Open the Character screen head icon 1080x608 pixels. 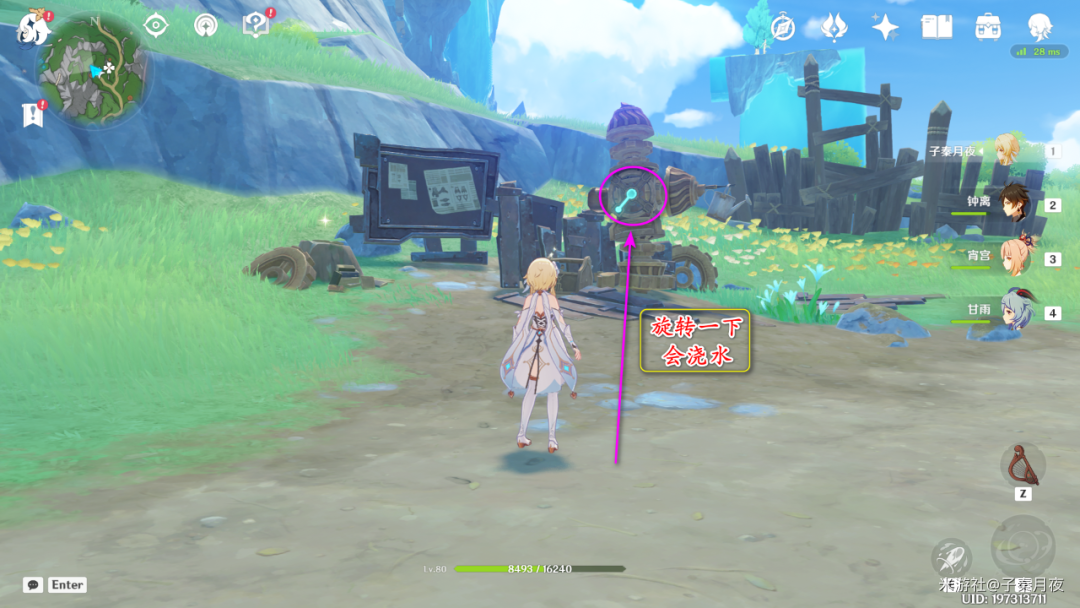(x=1041, y=27)
